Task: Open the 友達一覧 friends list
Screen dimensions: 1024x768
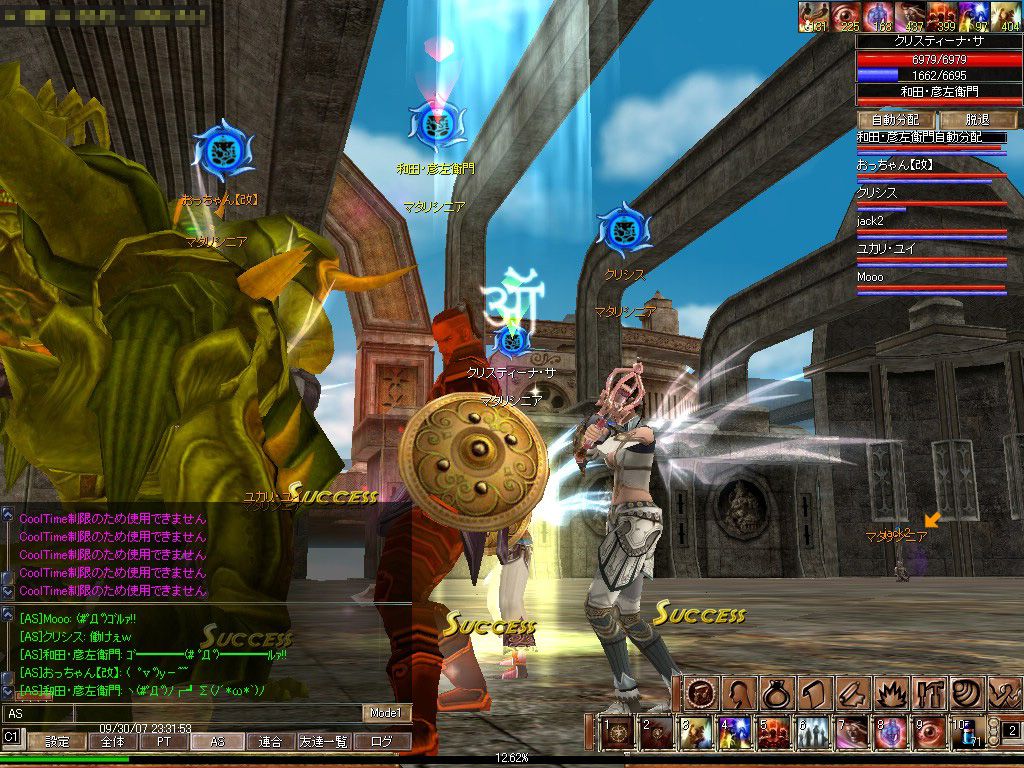Action: coord(324,742)
